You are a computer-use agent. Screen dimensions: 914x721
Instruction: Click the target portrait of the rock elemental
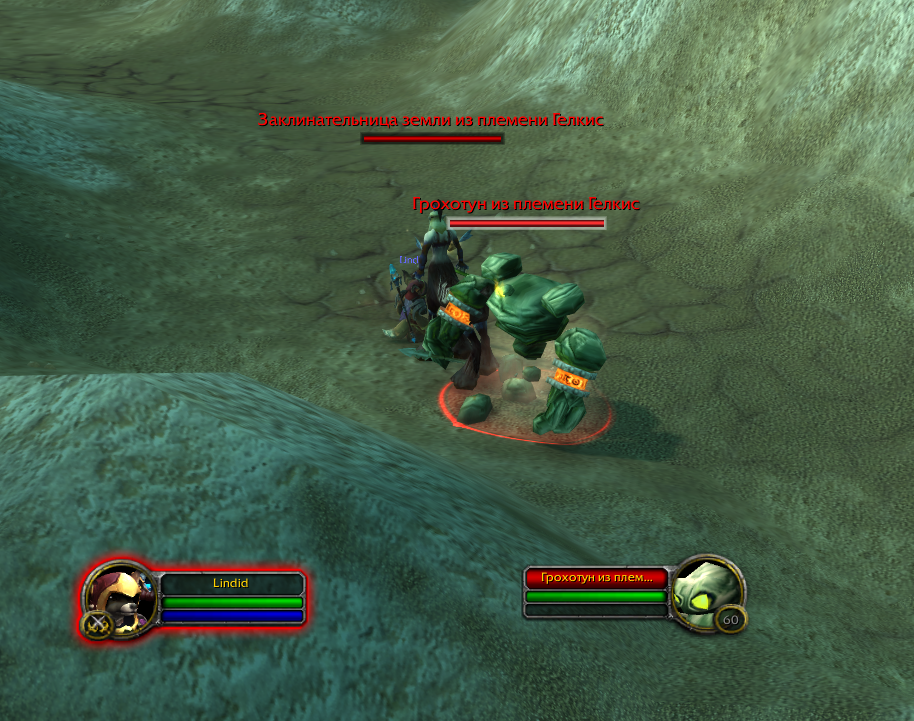pos(706,594)
